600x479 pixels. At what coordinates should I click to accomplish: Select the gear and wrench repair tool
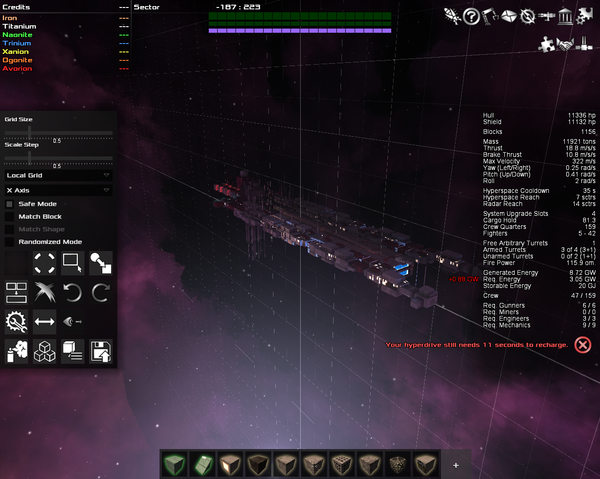click(16, 321)
